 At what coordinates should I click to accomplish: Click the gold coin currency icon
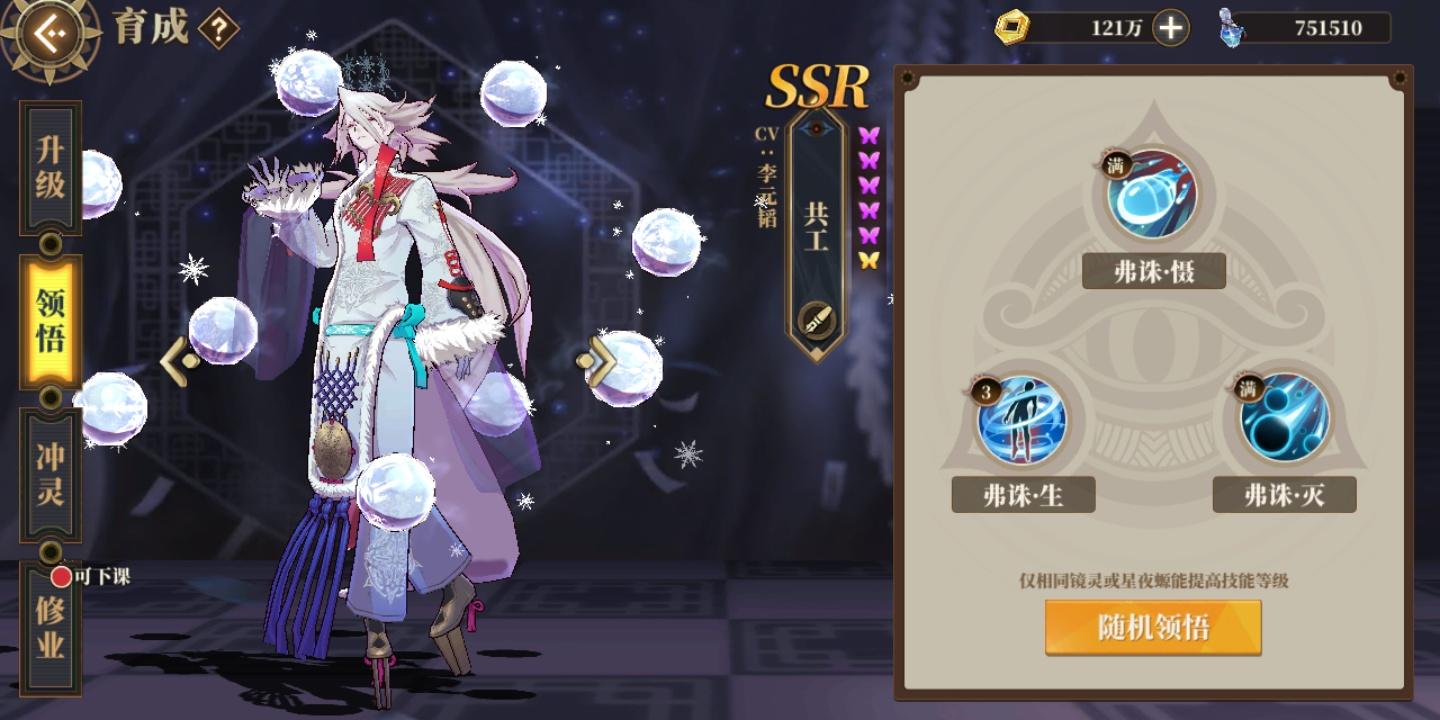pos(1014,27)
